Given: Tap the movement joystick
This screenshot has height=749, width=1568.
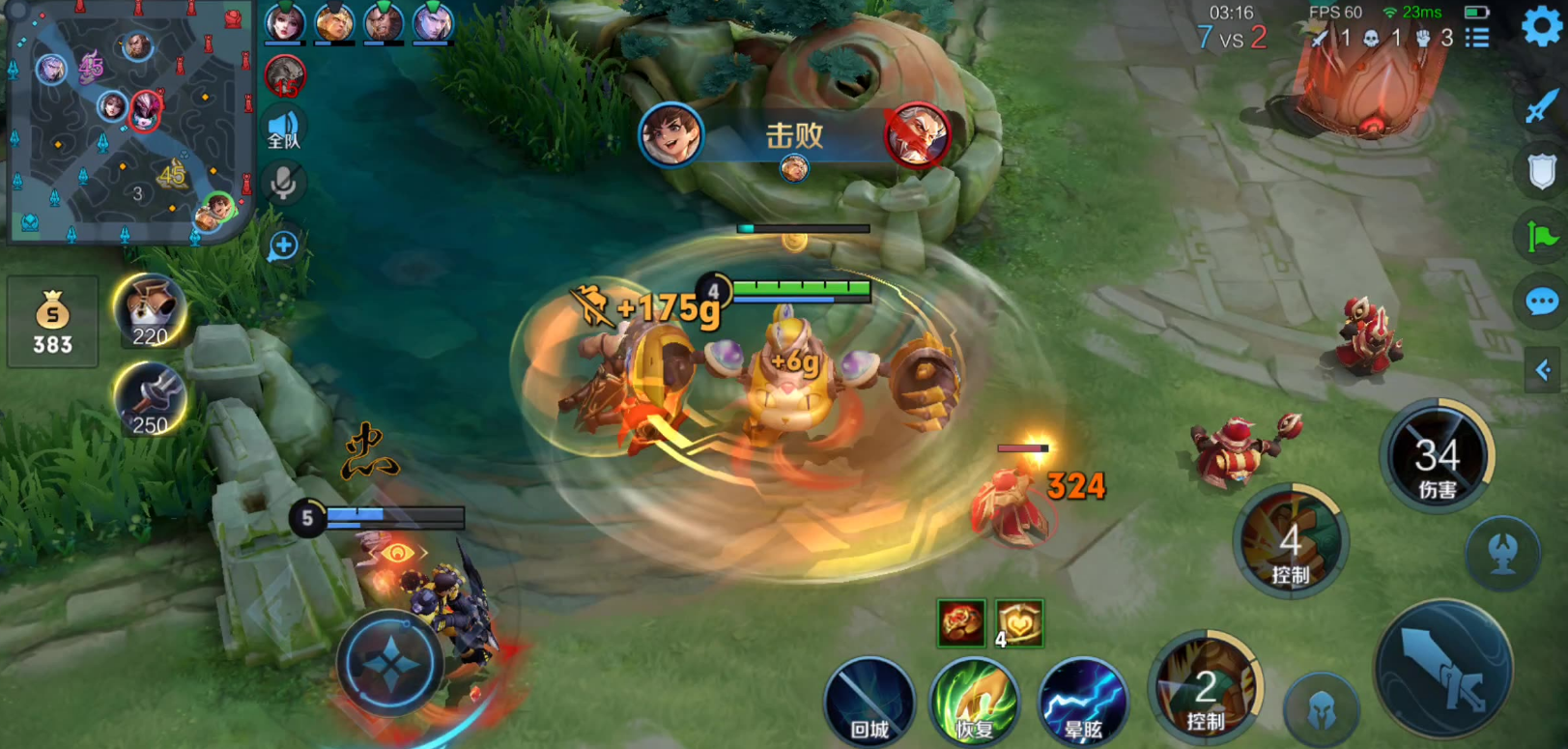Looking at the screenshot, I should coord(390,664).
